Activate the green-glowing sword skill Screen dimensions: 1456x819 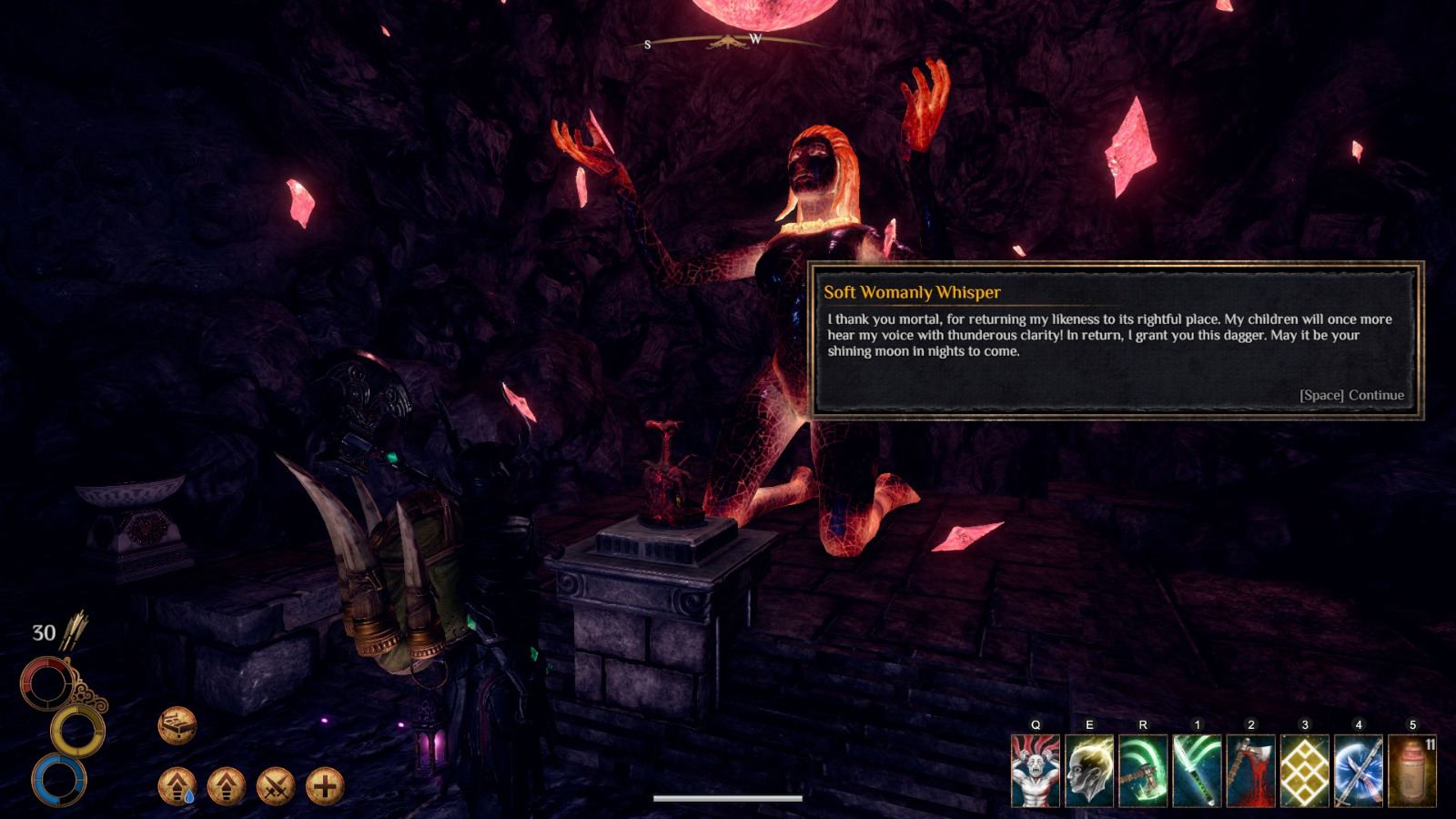point(1197,771)
